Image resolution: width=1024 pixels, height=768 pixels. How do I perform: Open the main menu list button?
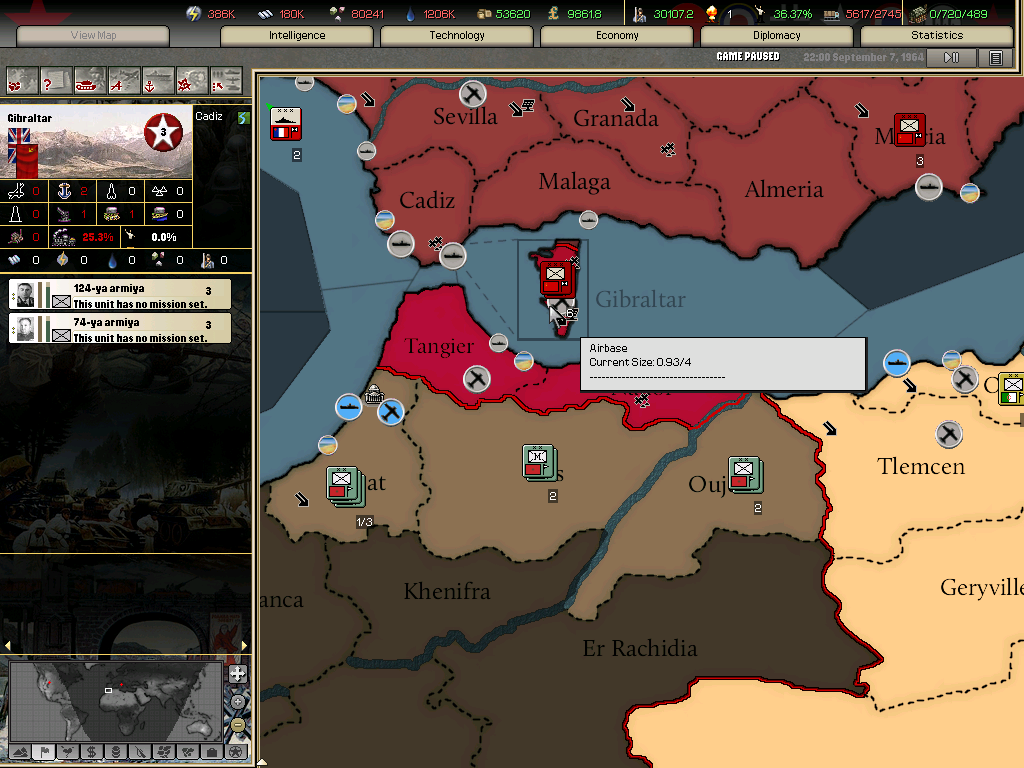tap(995, 58)
